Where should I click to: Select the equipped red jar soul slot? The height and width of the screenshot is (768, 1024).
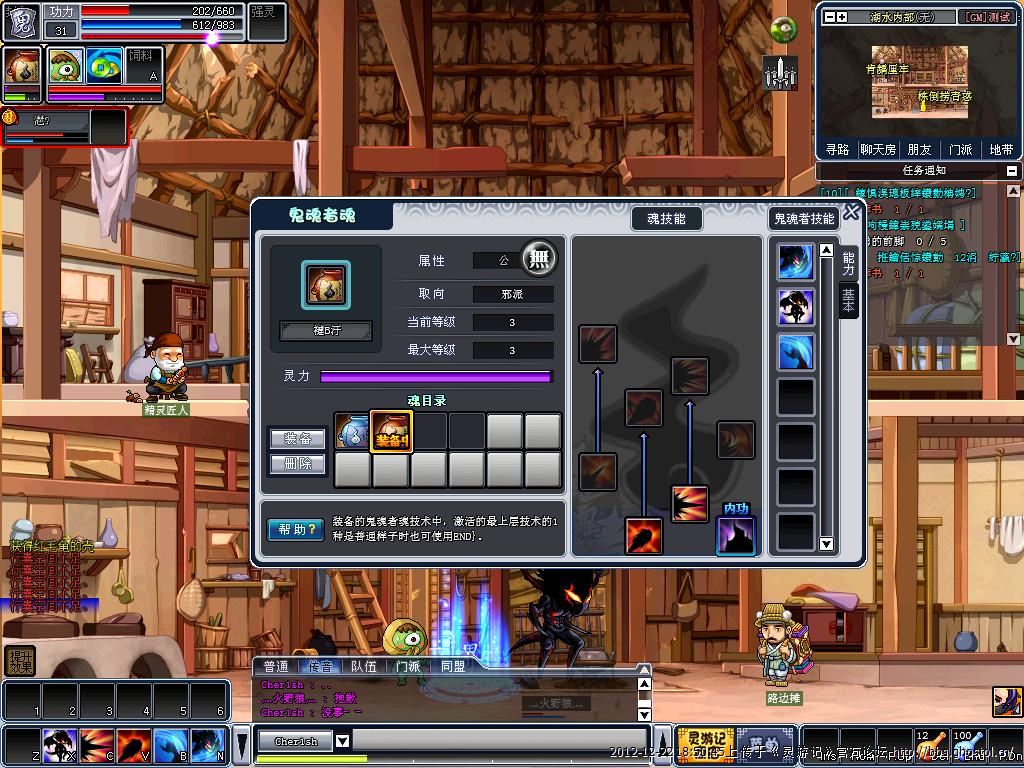[x=391, y=432]
